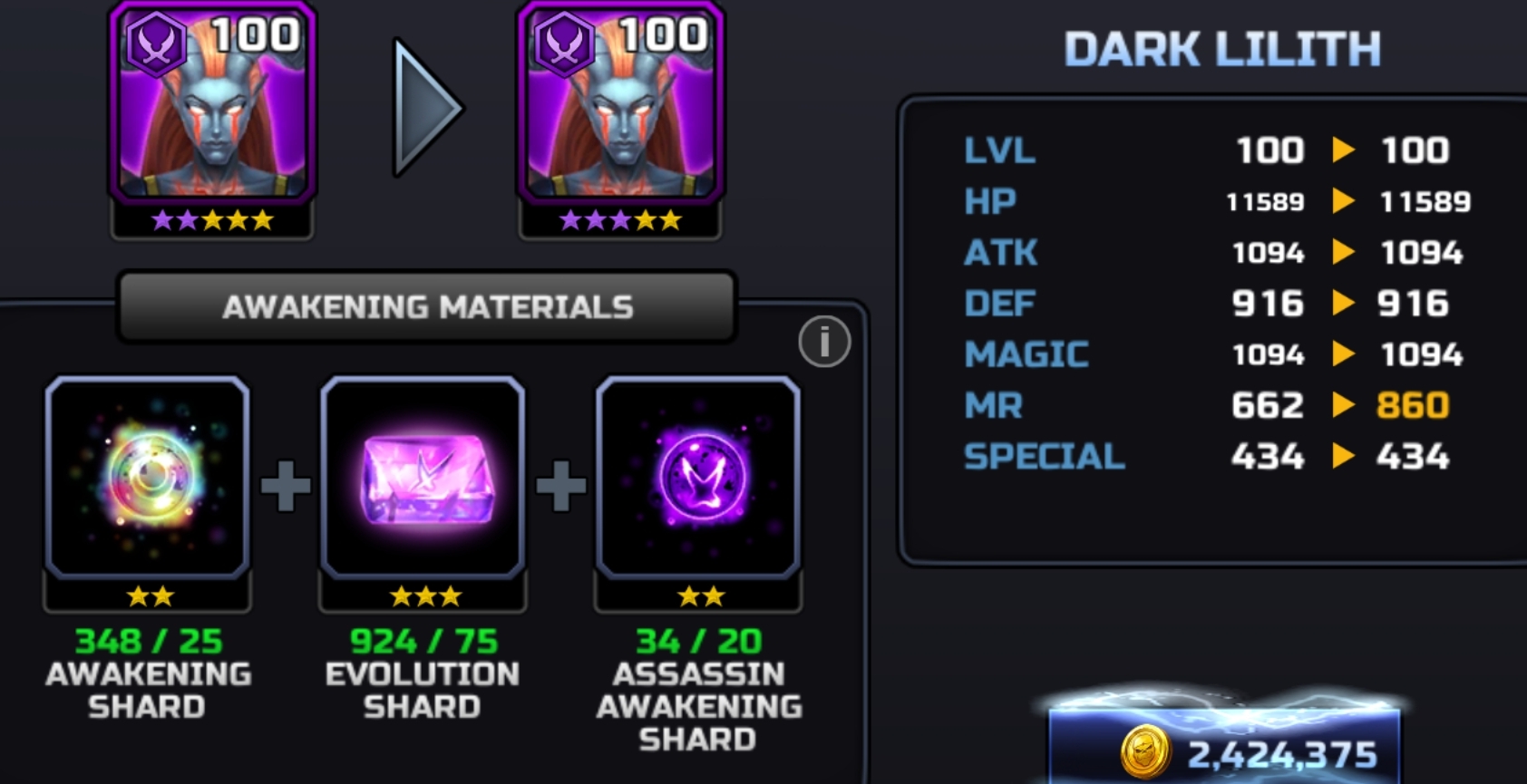Confirm awakening with the 2,424,375 gold button

click(1224, 749)
